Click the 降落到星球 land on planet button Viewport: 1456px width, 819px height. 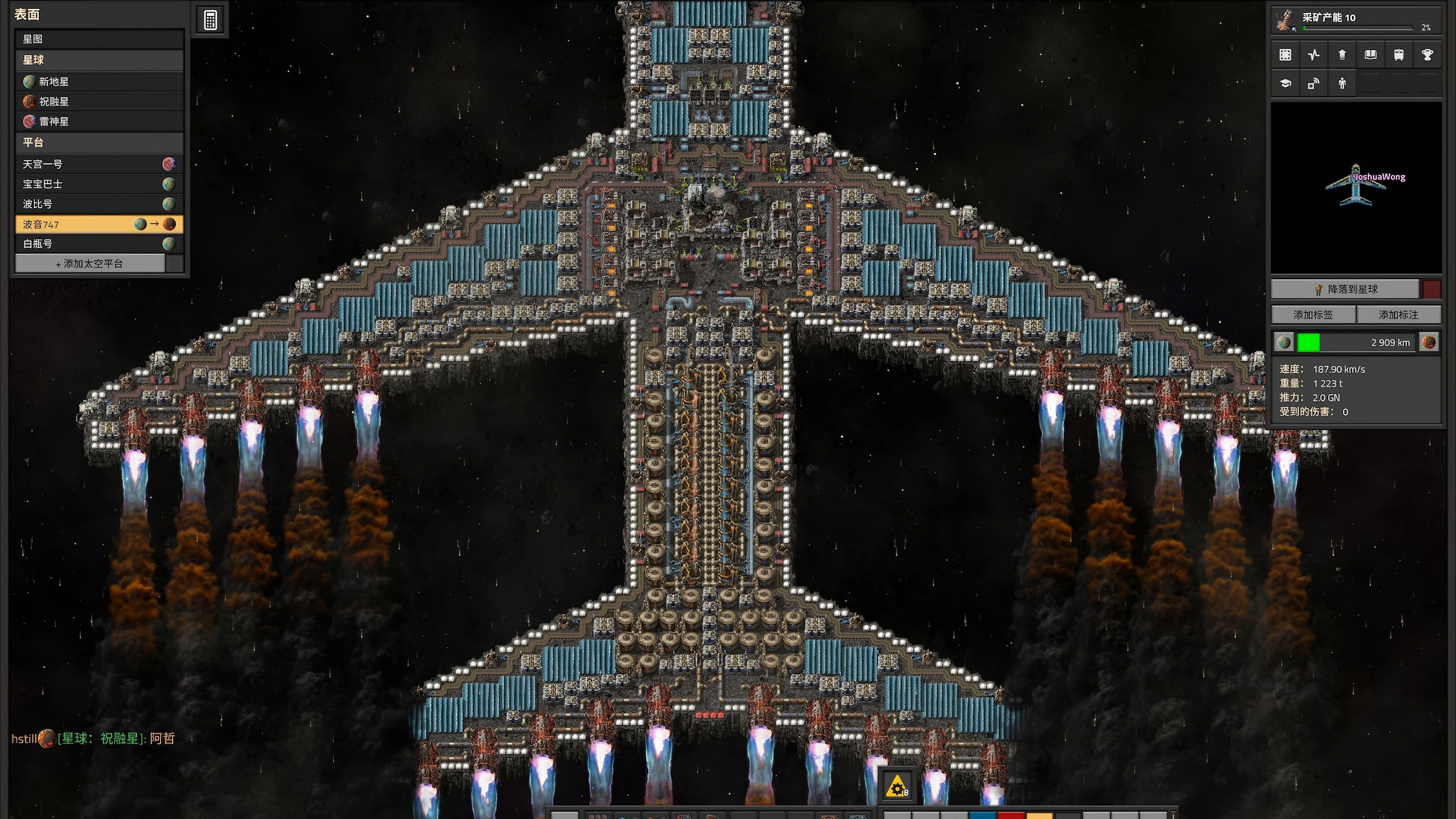point(1345,289)
